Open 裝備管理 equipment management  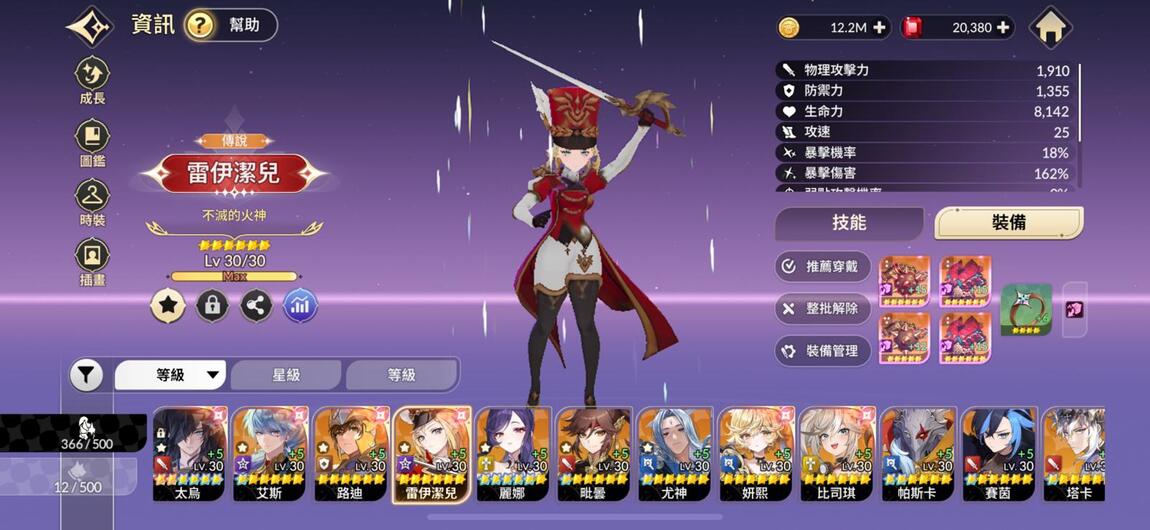[x=823, y=351]
